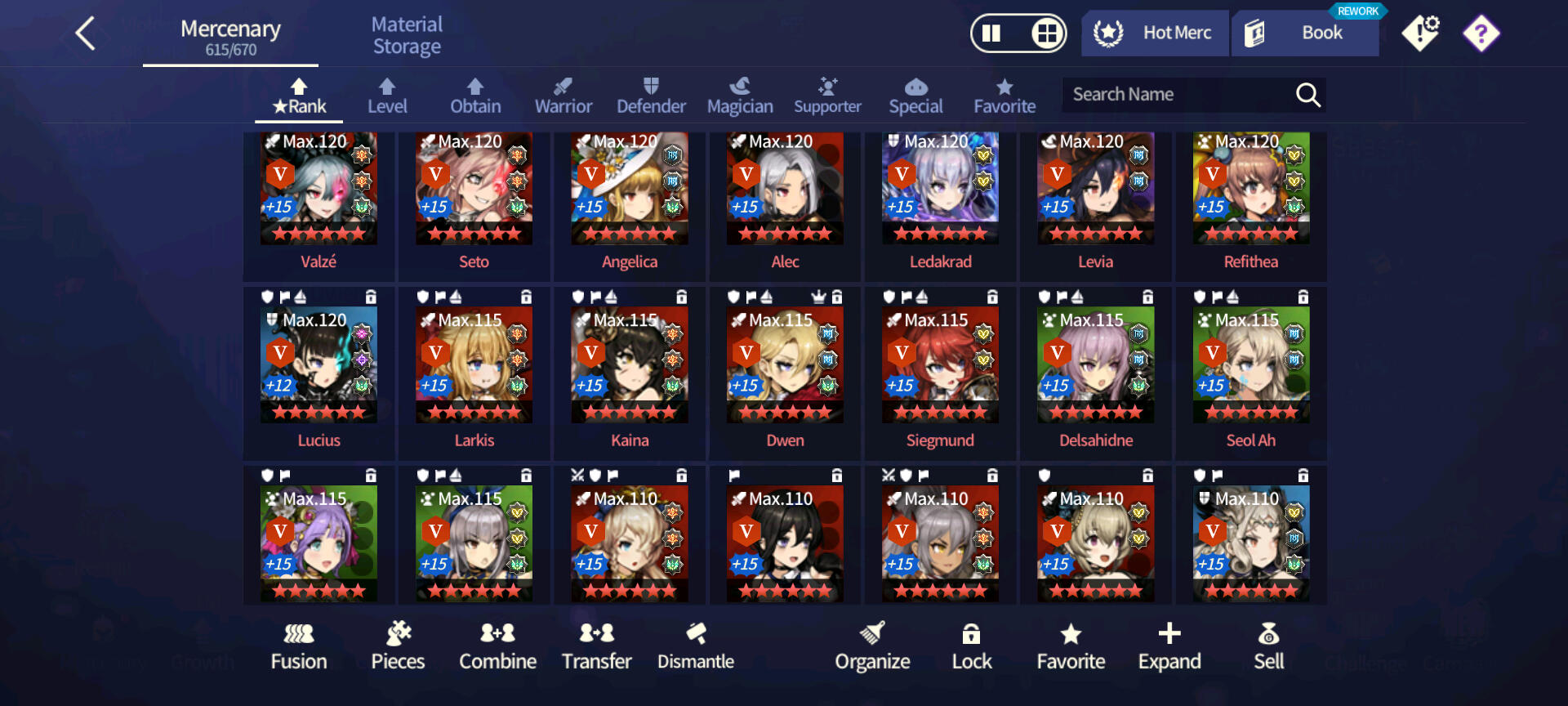Organize the mercenary list
The height and width of the screenshot is (706, 1568).
click(872, 646)
